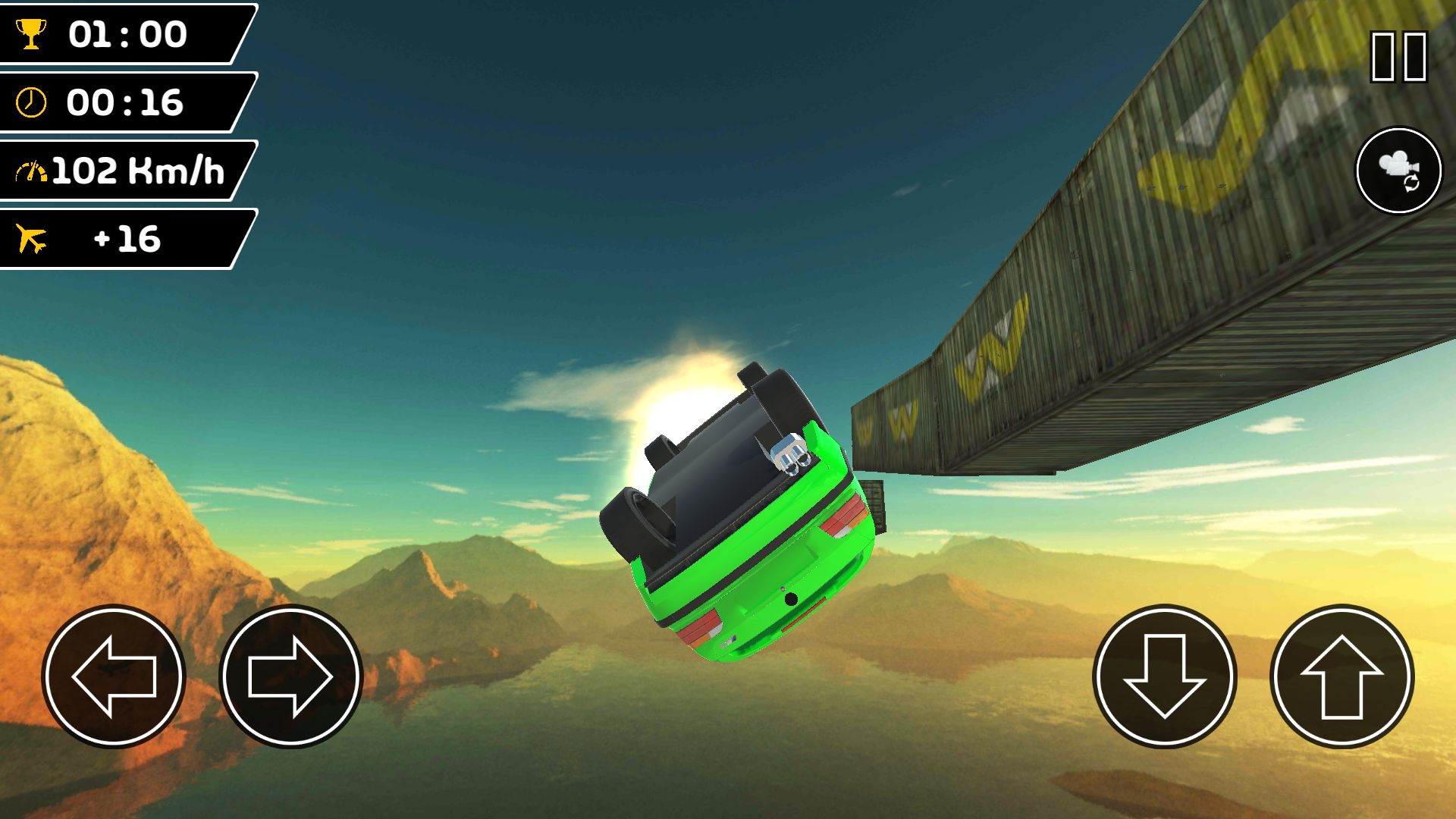Switch the camera view
Image resolution: width=1456 pixels, height=819 pixels.
[1398, 170]
